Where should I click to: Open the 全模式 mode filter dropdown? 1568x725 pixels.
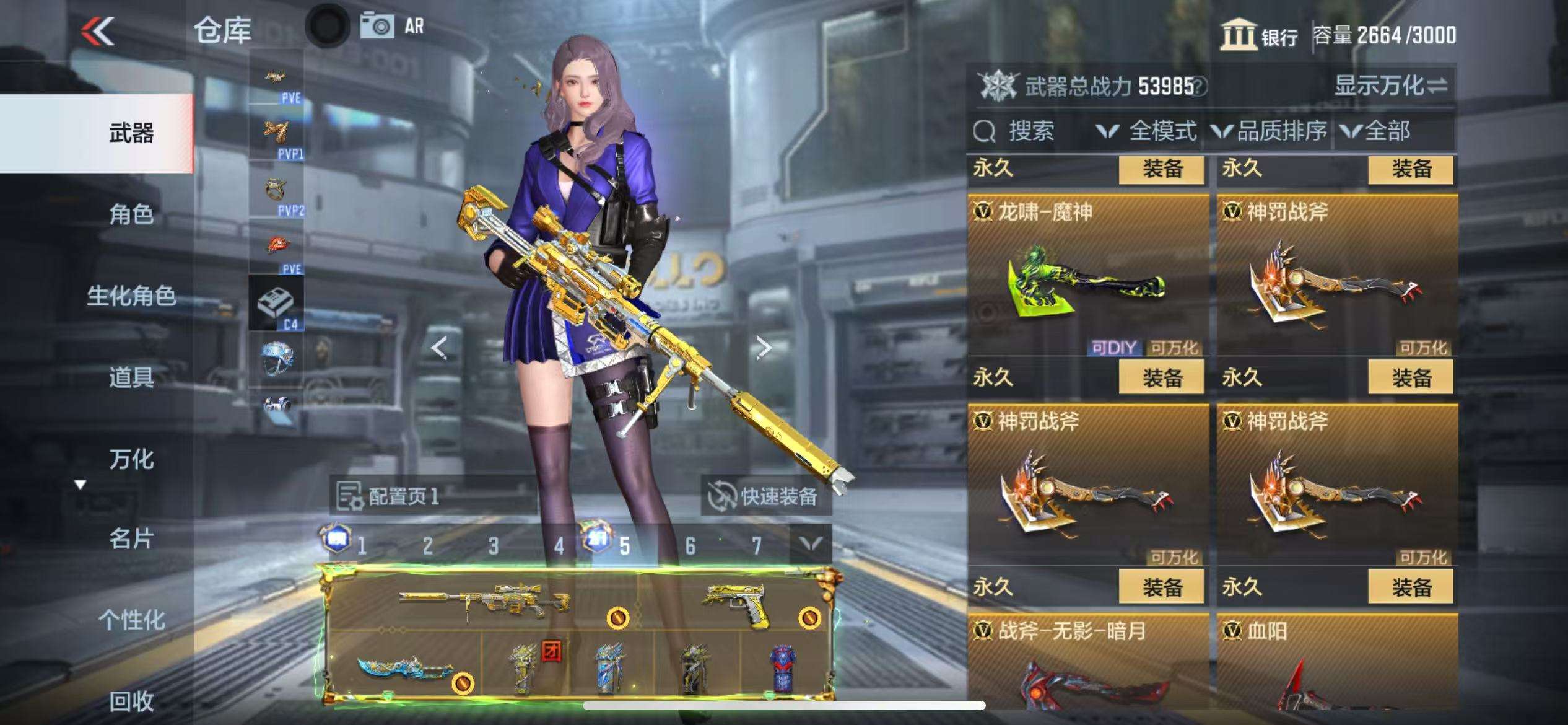click(1146, 131)
